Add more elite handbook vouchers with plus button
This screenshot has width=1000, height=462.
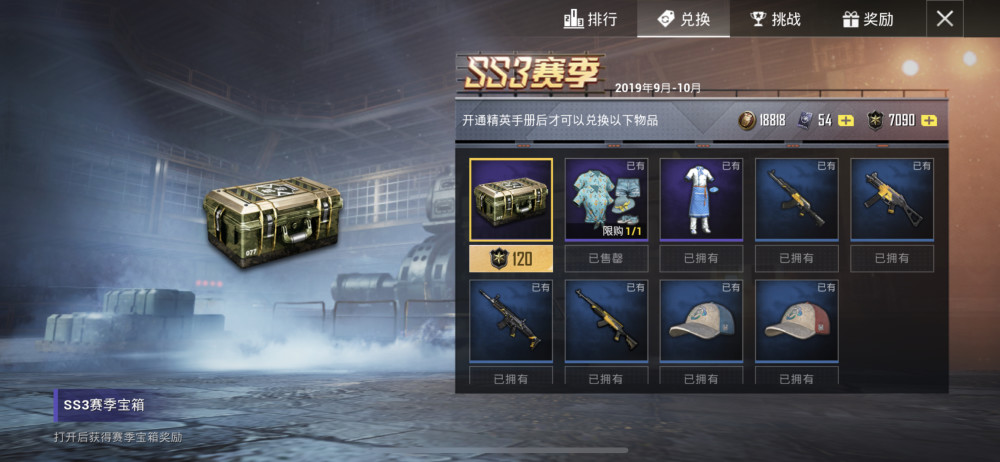(x=846, y=121)
